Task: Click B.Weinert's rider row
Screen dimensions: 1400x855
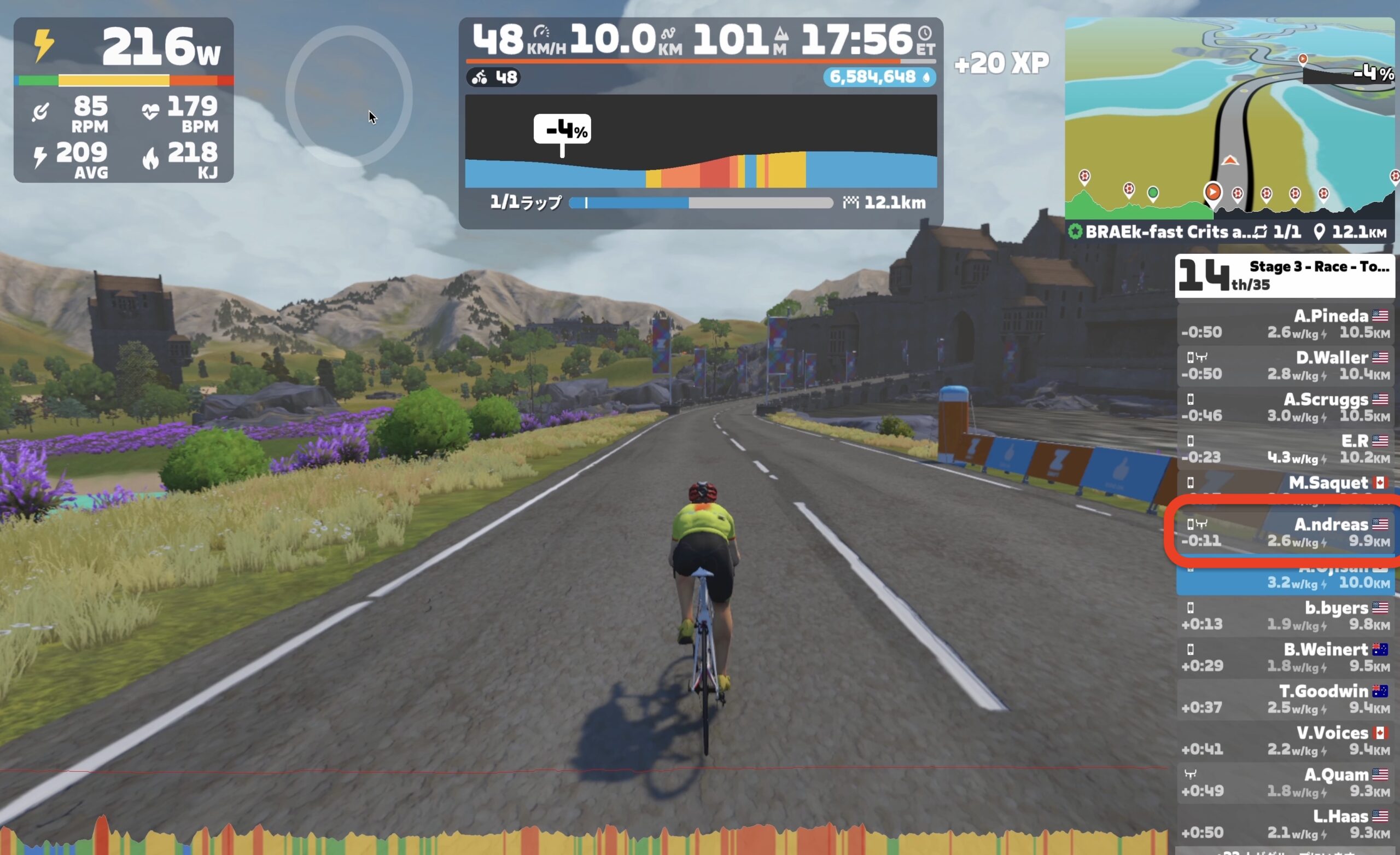Action: click(x=1285, y=657)
